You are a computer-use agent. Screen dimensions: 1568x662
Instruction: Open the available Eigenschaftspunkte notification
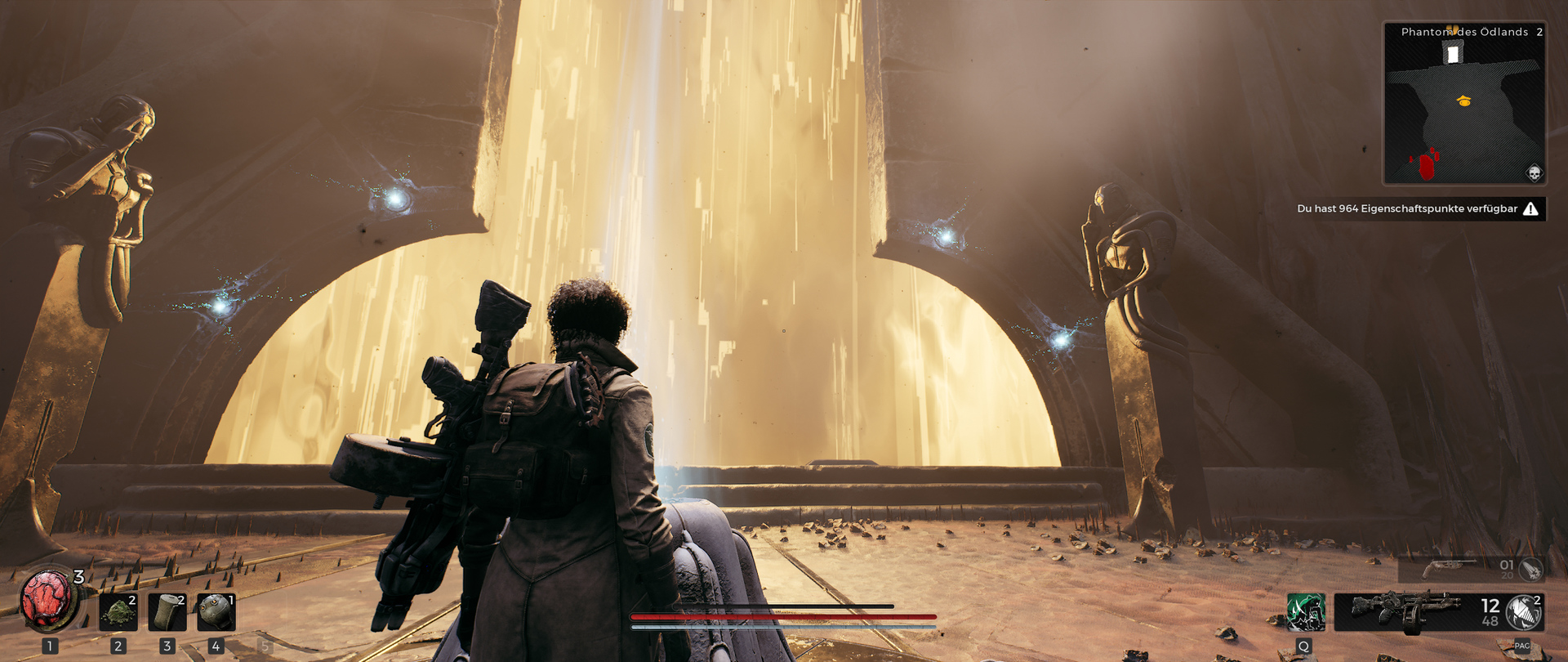pos(1418,209)
